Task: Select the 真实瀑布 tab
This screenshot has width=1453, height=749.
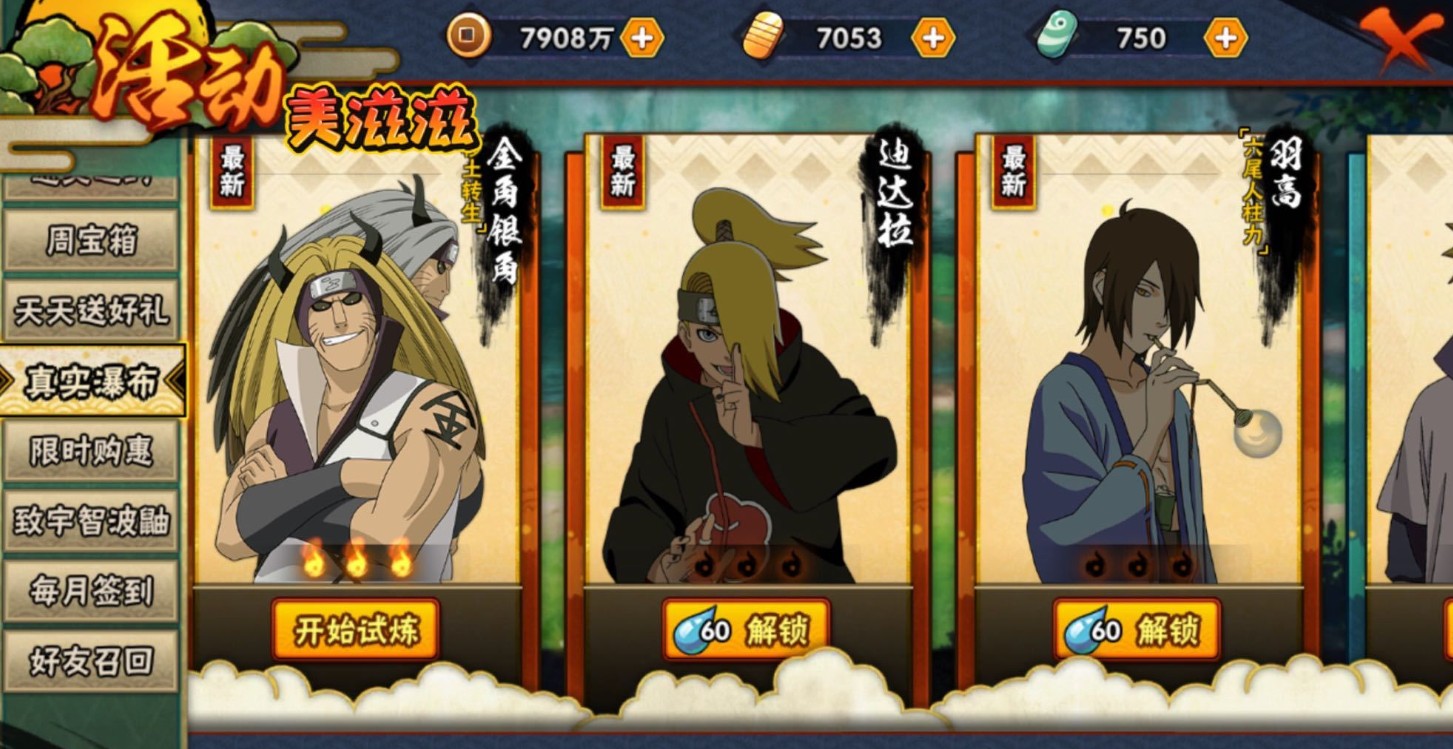Action: tap(91, 381)
